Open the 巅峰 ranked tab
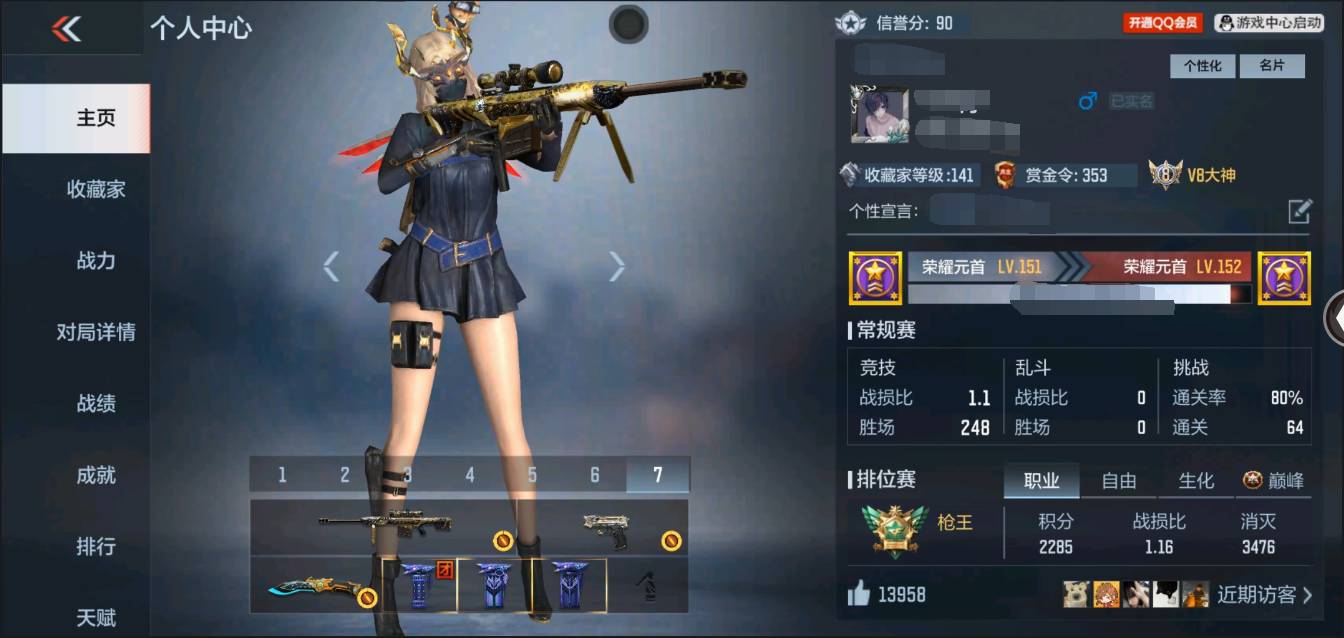The image size is (1344, 638). (x=1274, y=481)
